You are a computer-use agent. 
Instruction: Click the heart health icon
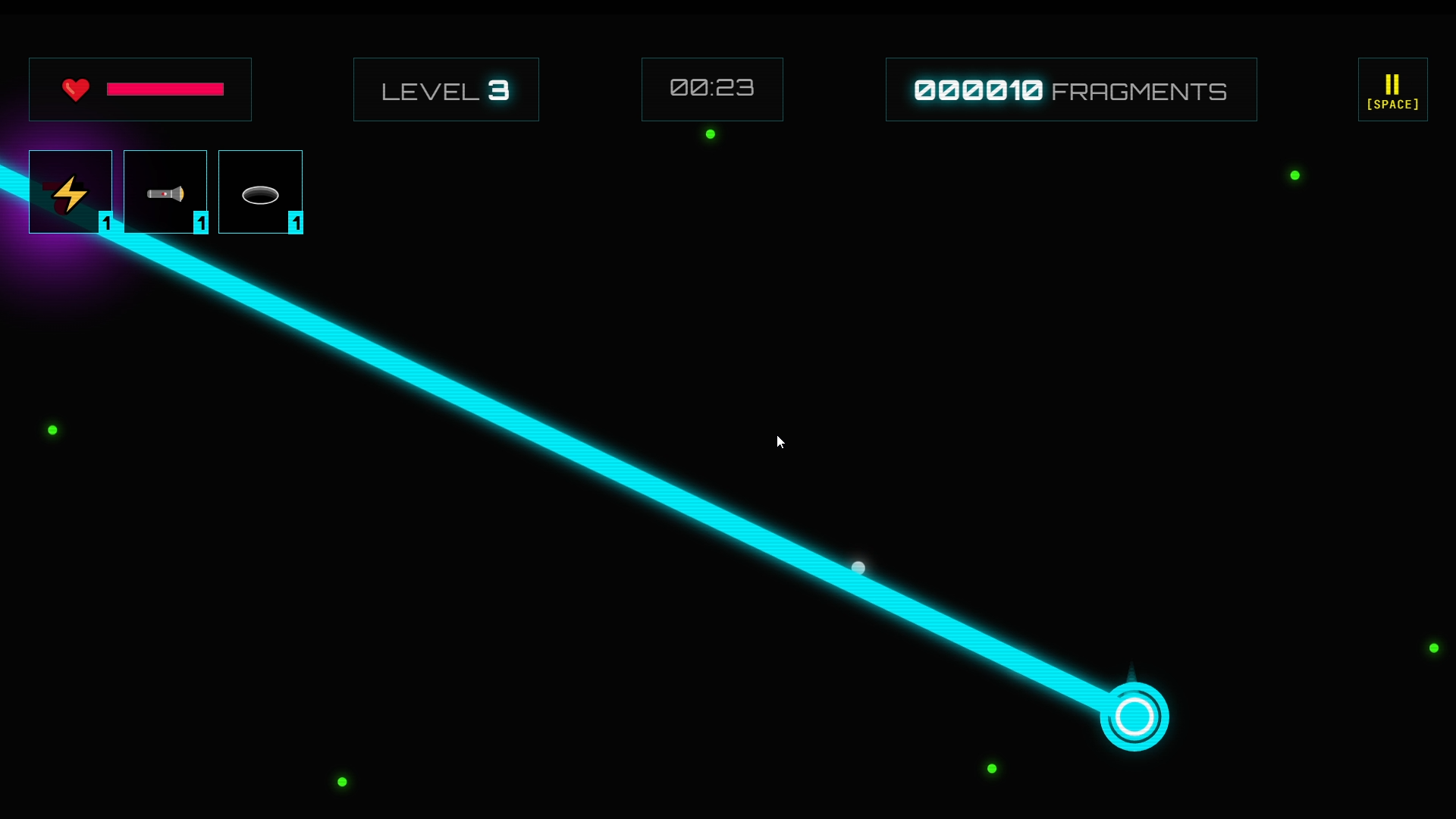point(75,89)
